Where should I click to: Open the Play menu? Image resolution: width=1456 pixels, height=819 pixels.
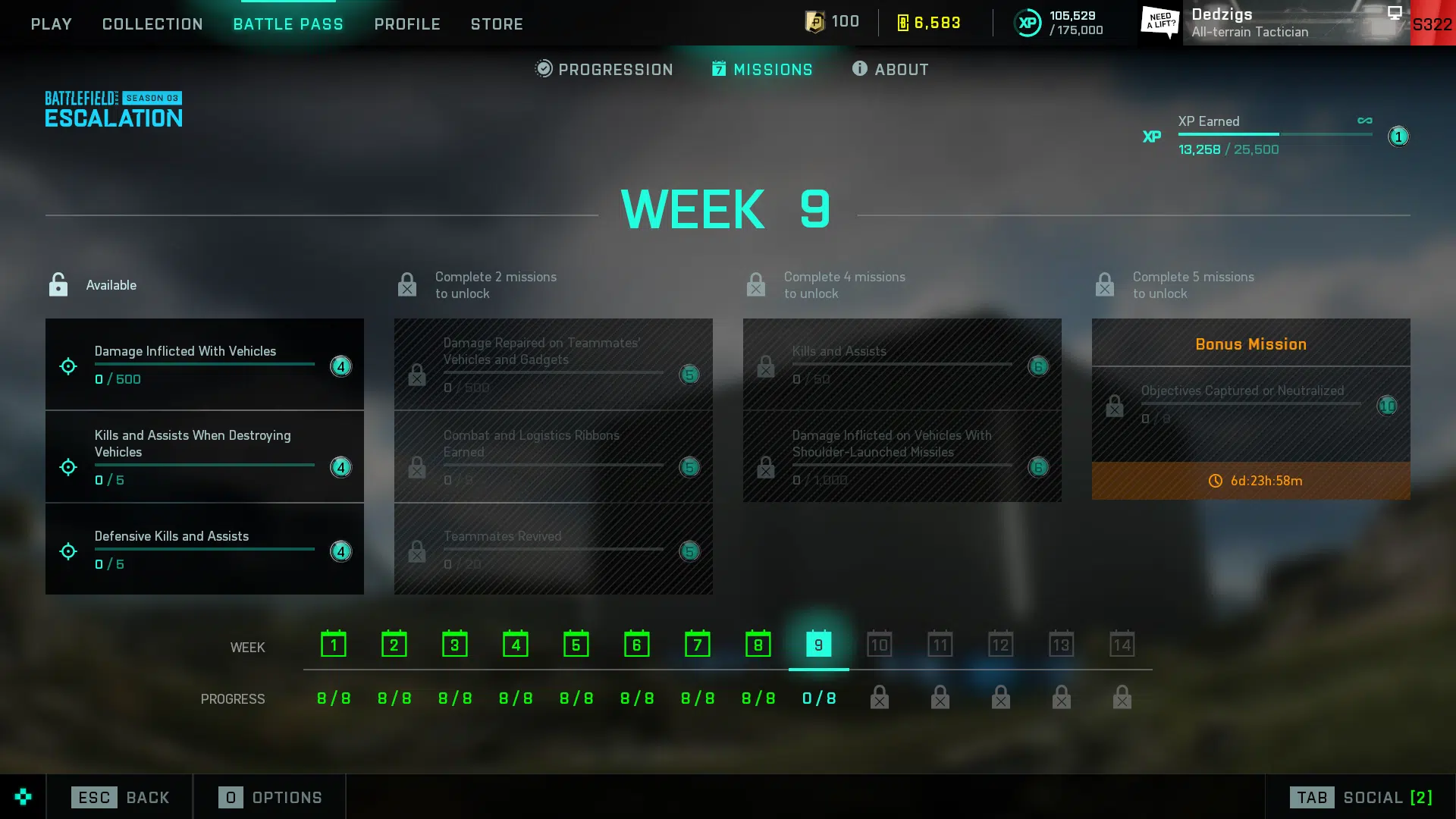51,24
